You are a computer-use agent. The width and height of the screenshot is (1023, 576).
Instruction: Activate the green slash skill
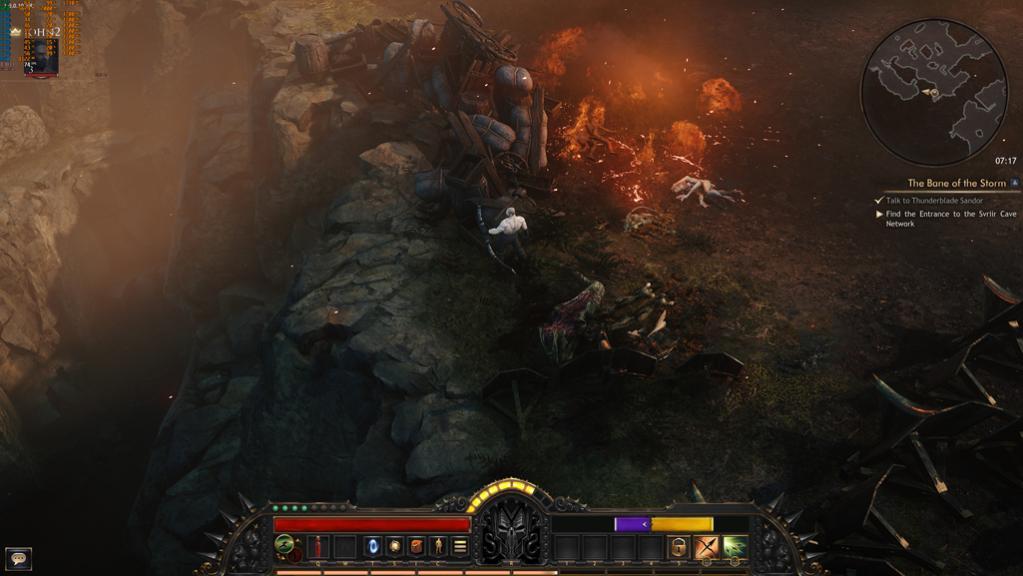[735, 547]
